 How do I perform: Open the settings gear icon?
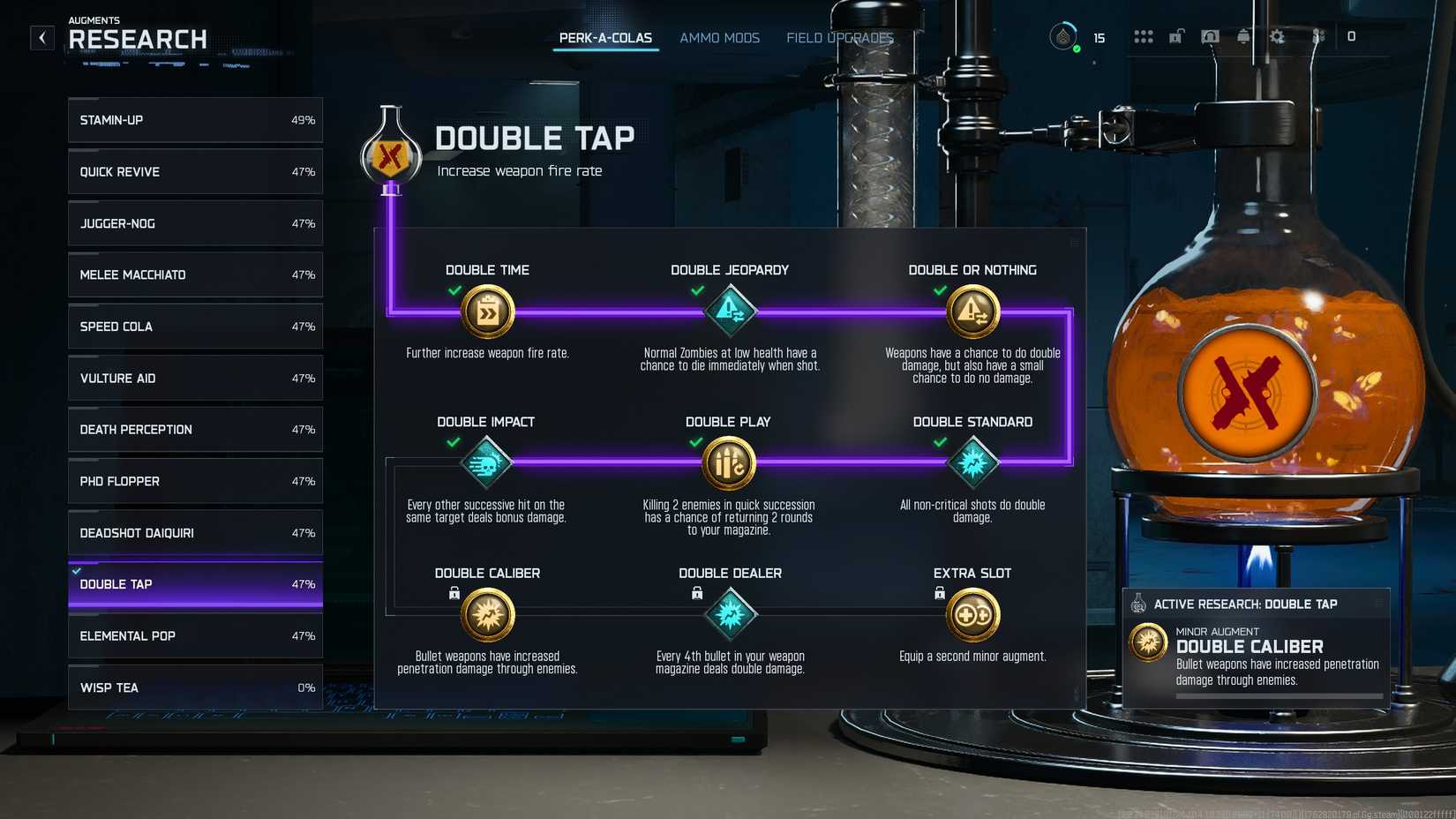[x=1277, y=37]
